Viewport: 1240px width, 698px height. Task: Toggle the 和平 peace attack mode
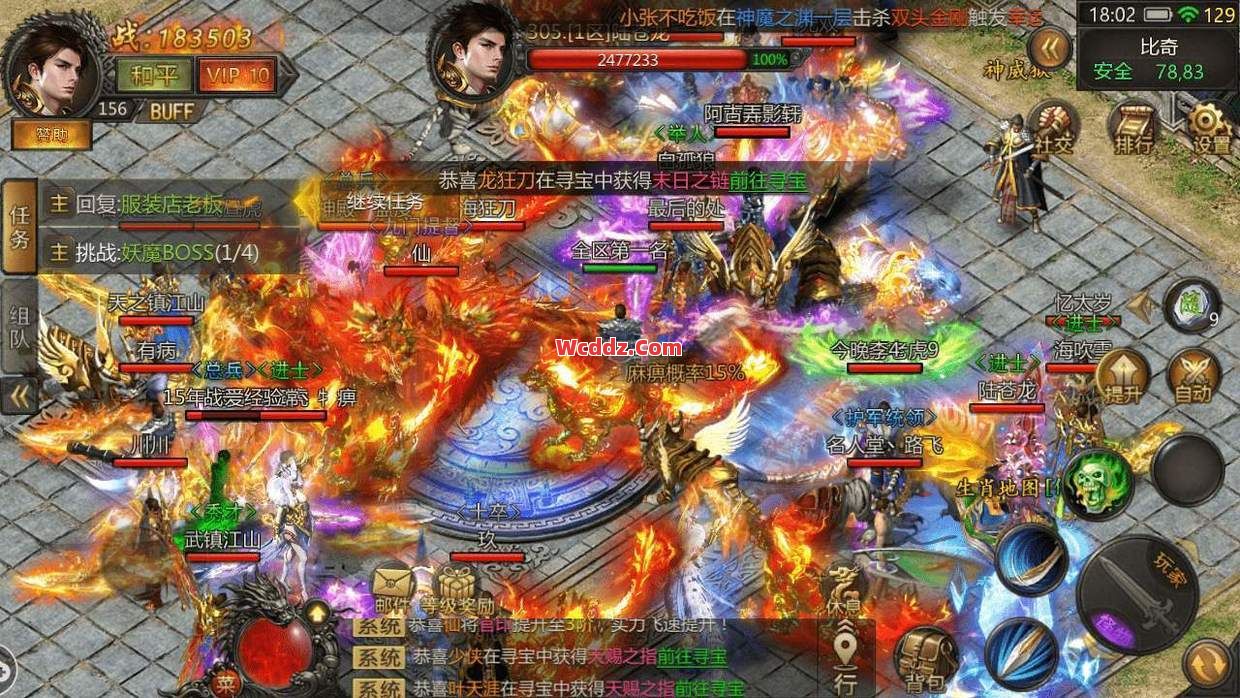point(148,74)
